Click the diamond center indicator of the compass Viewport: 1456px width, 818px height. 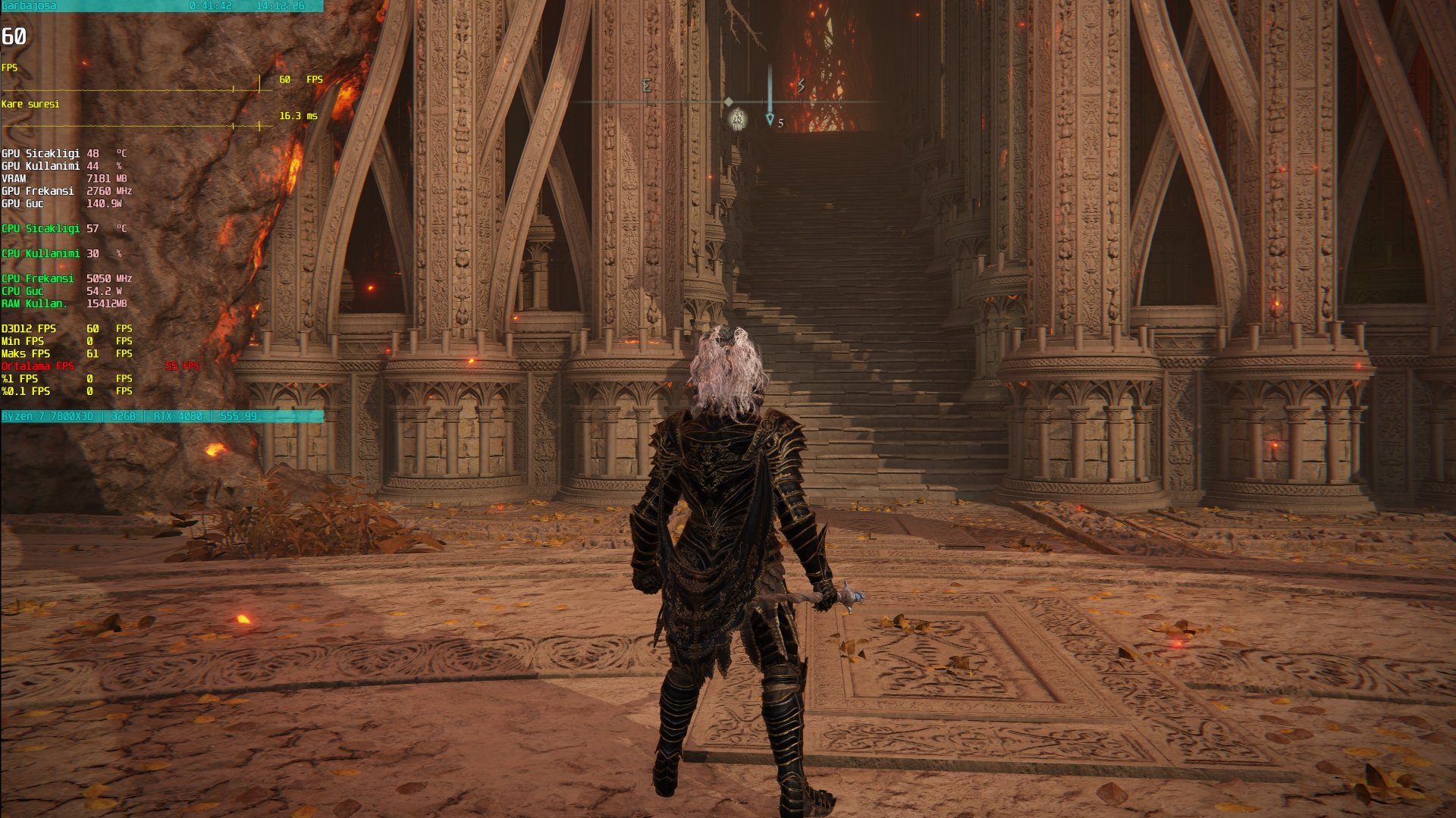pyautogui.click(x=728, y=102)
